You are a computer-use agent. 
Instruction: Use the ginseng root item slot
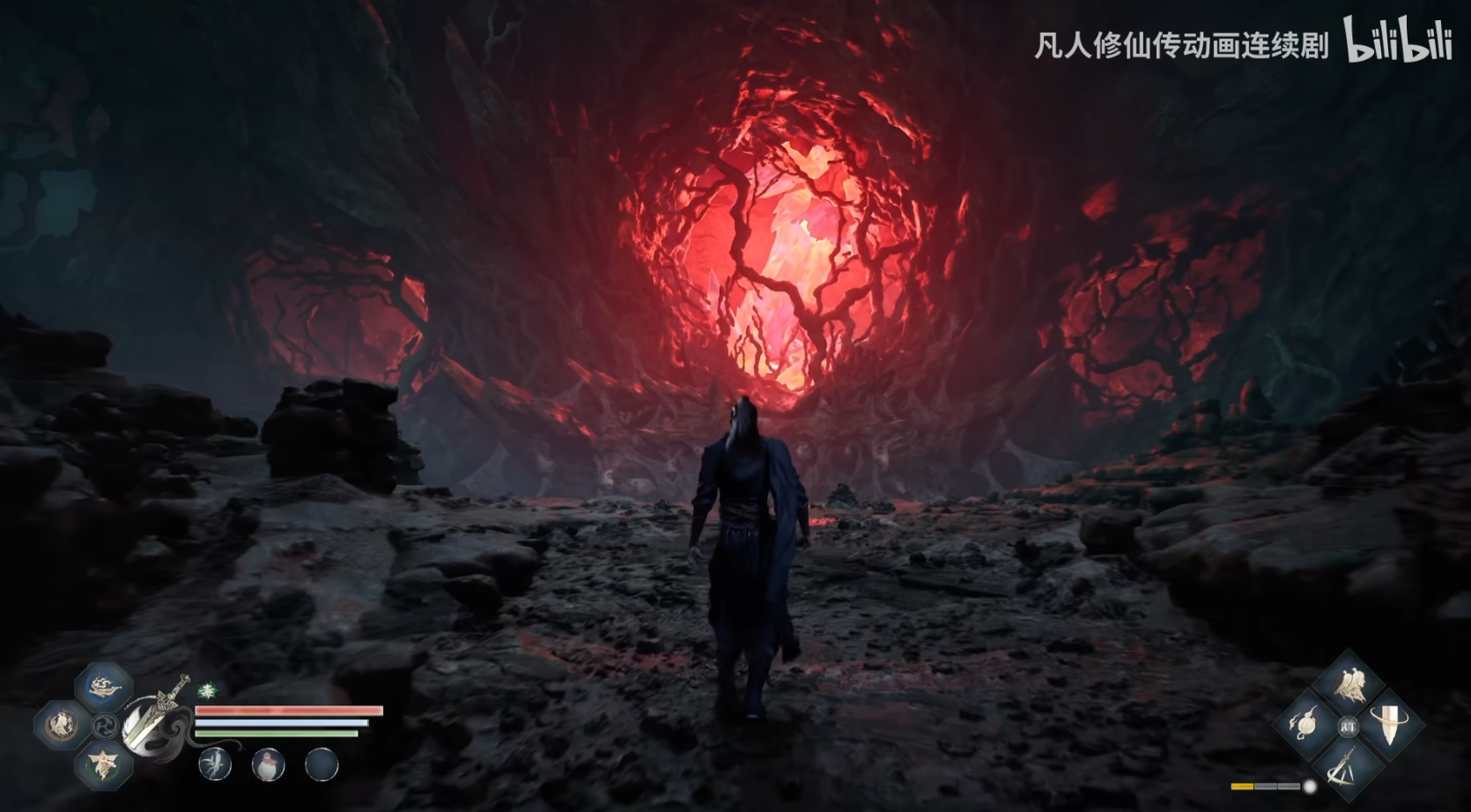[x=215, y=764]
